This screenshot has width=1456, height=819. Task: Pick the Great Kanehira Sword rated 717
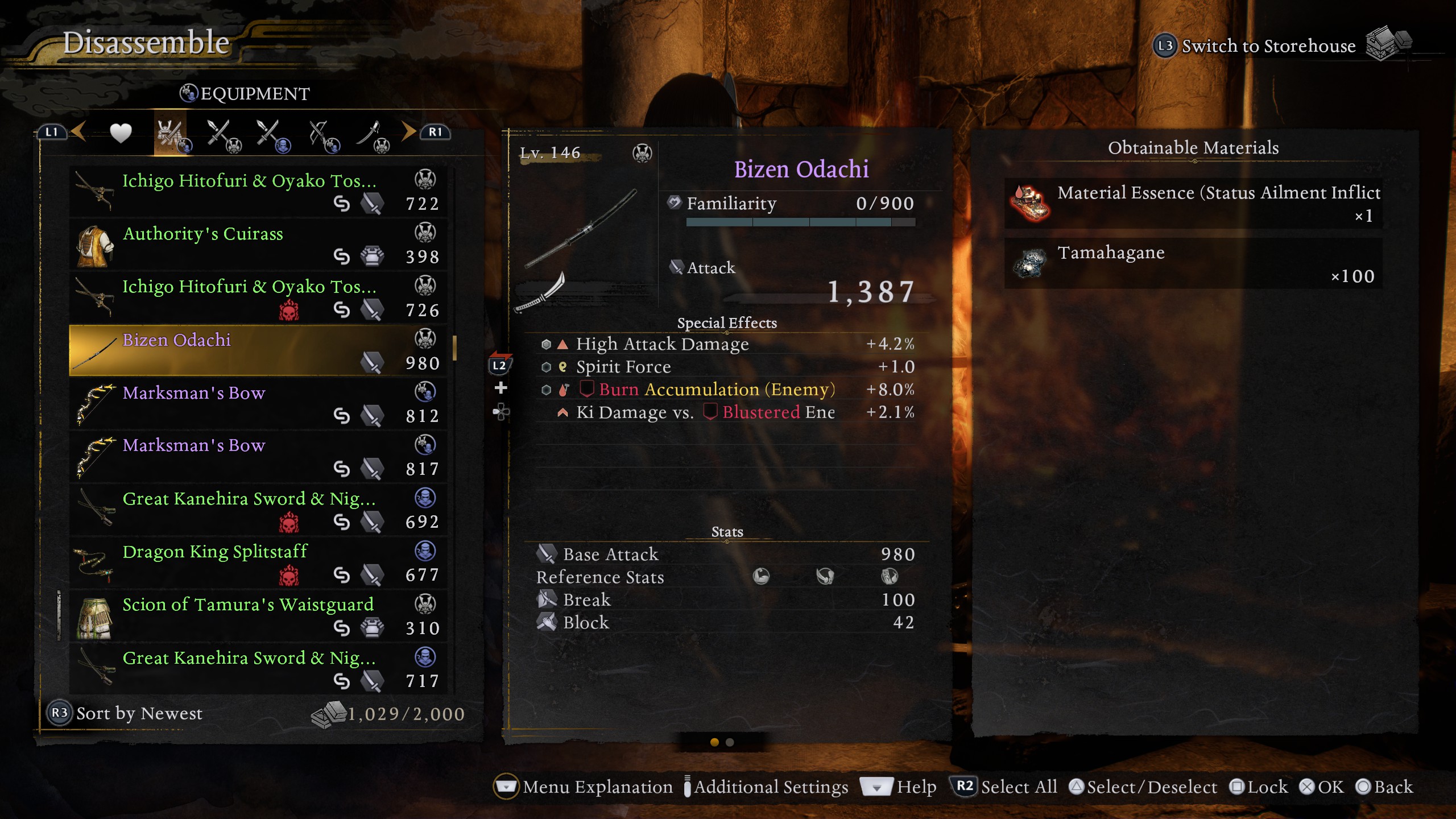257,669
